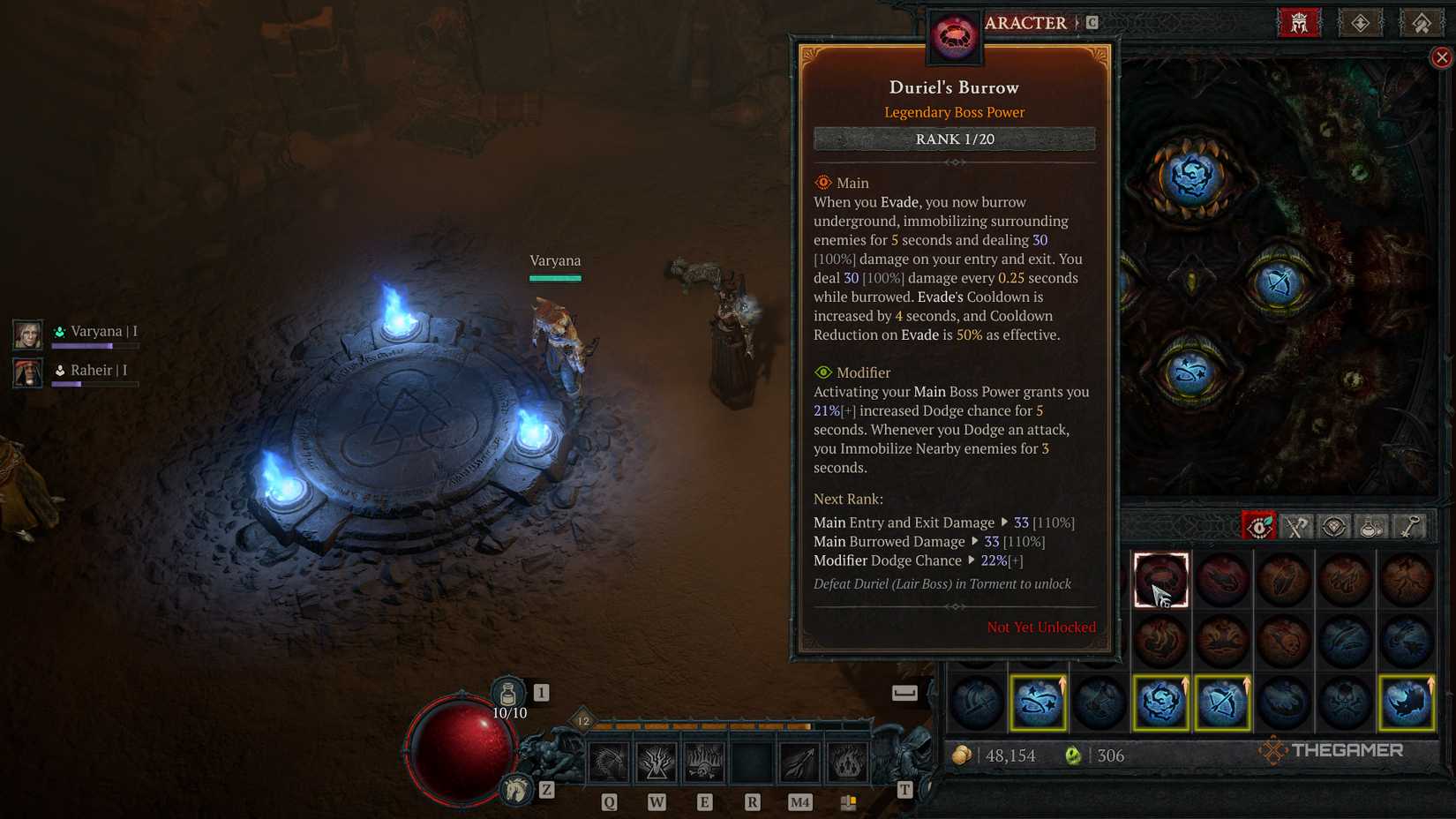Toggle the yellow-highlighted bat boss power
The width and height of the screenshot is (1456, 819).
[1407, 702]
